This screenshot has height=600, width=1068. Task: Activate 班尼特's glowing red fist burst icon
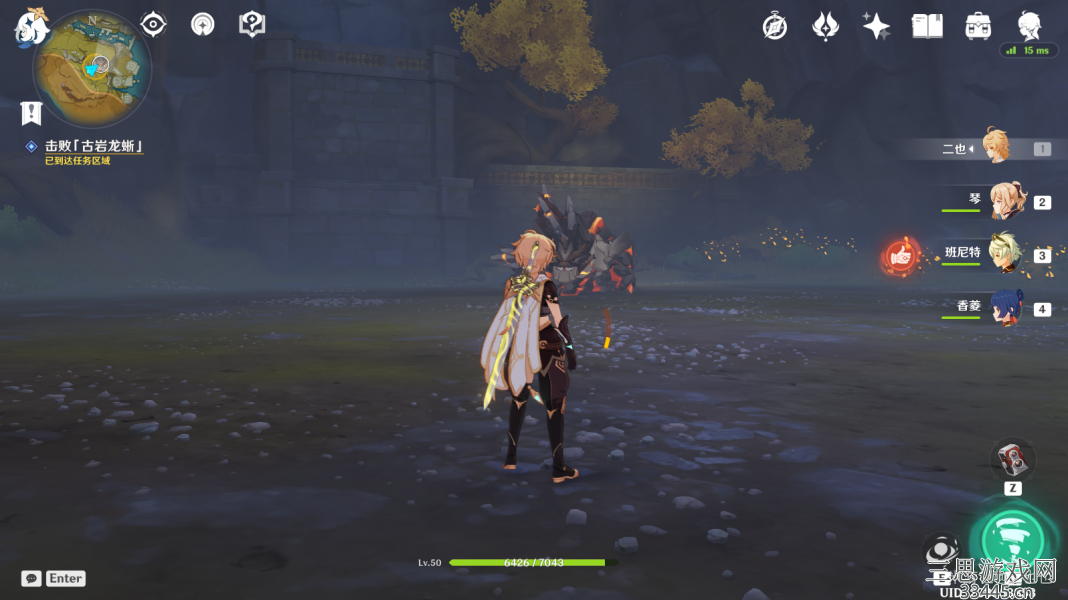click(x=901, y=256)
